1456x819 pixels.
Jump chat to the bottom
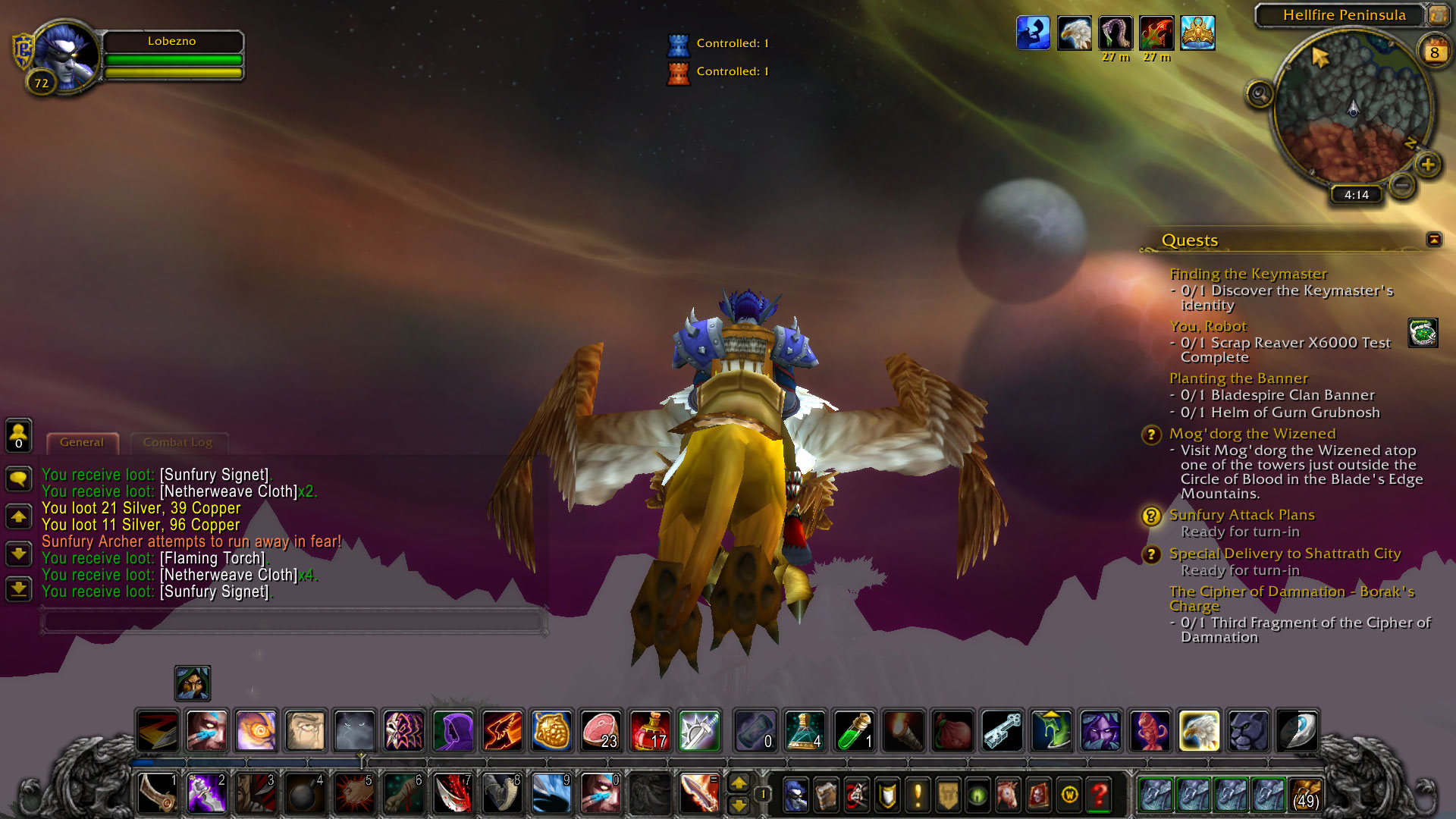coord(19,588)
